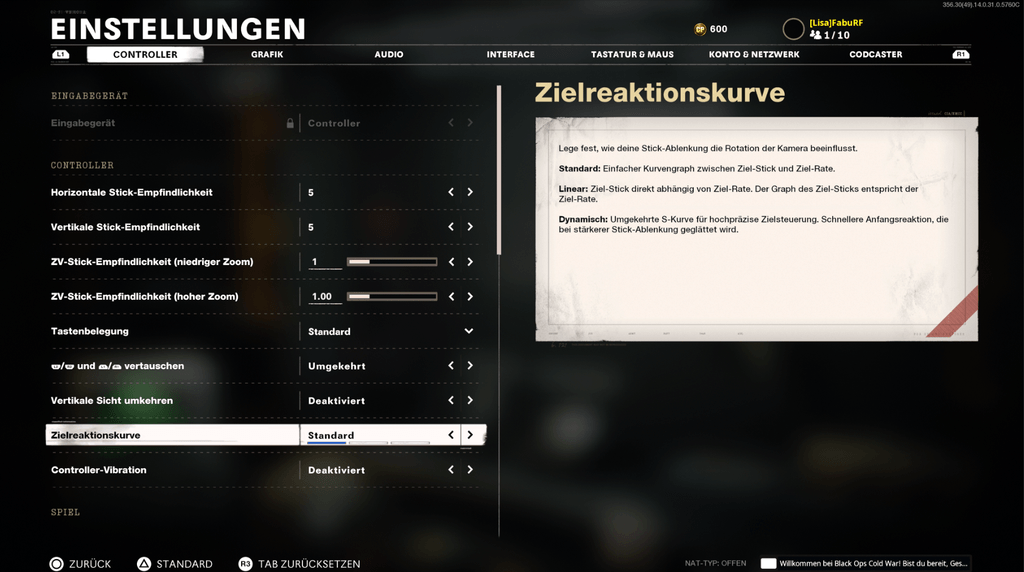Switch to the Codcaster tab
Screen dimensions: 1024x572
(876, 55)
